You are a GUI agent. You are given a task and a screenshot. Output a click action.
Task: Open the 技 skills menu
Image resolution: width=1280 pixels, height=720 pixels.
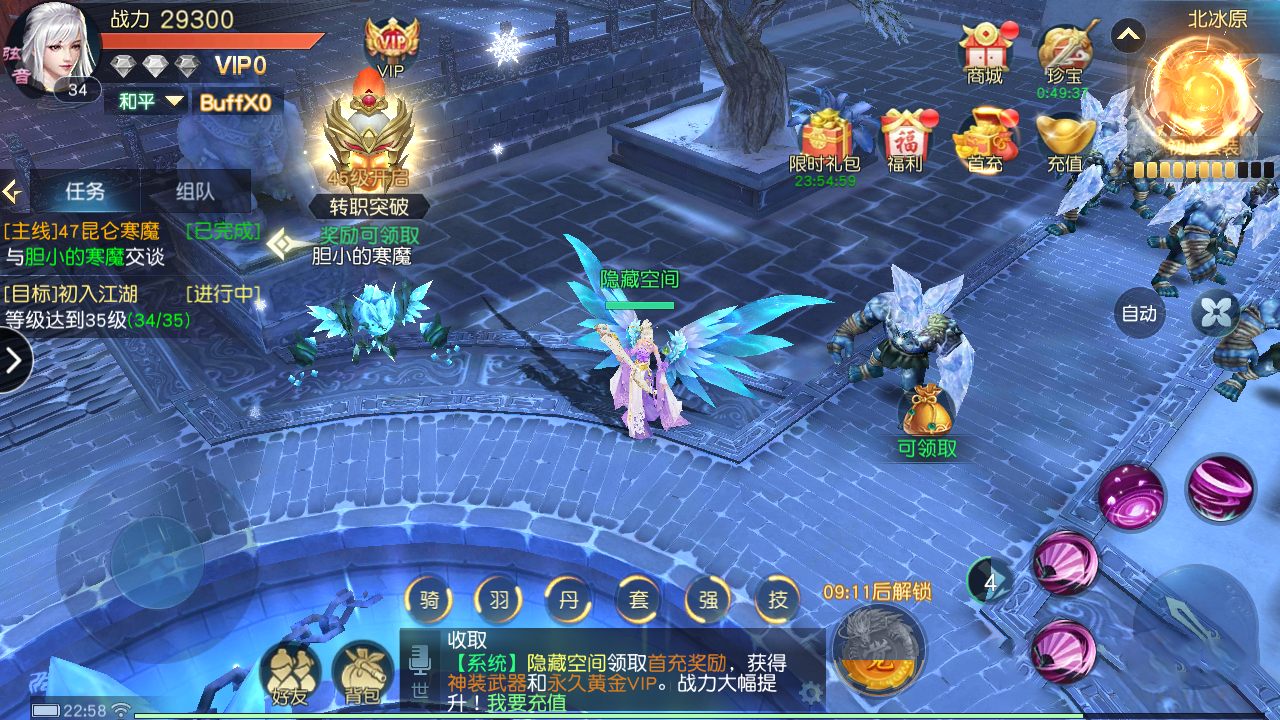(778, 600)
